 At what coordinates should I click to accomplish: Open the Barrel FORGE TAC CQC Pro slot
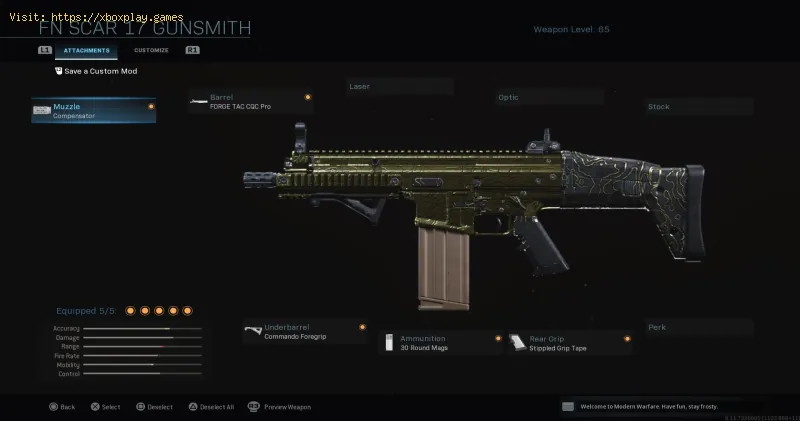pyautogui.click(x=250, y=101)
